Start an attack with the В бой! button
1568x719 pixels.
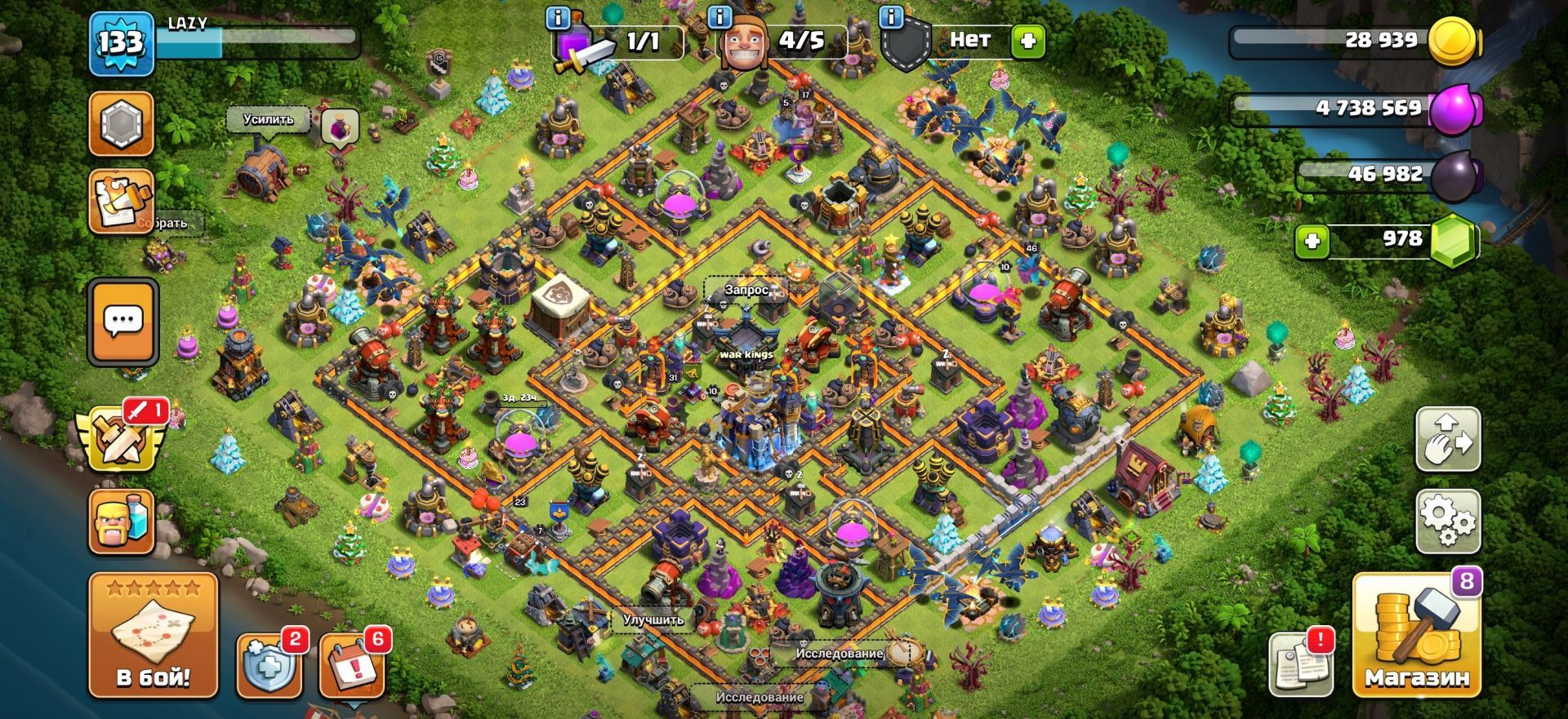pyautogui.click(x=153, y=636)
